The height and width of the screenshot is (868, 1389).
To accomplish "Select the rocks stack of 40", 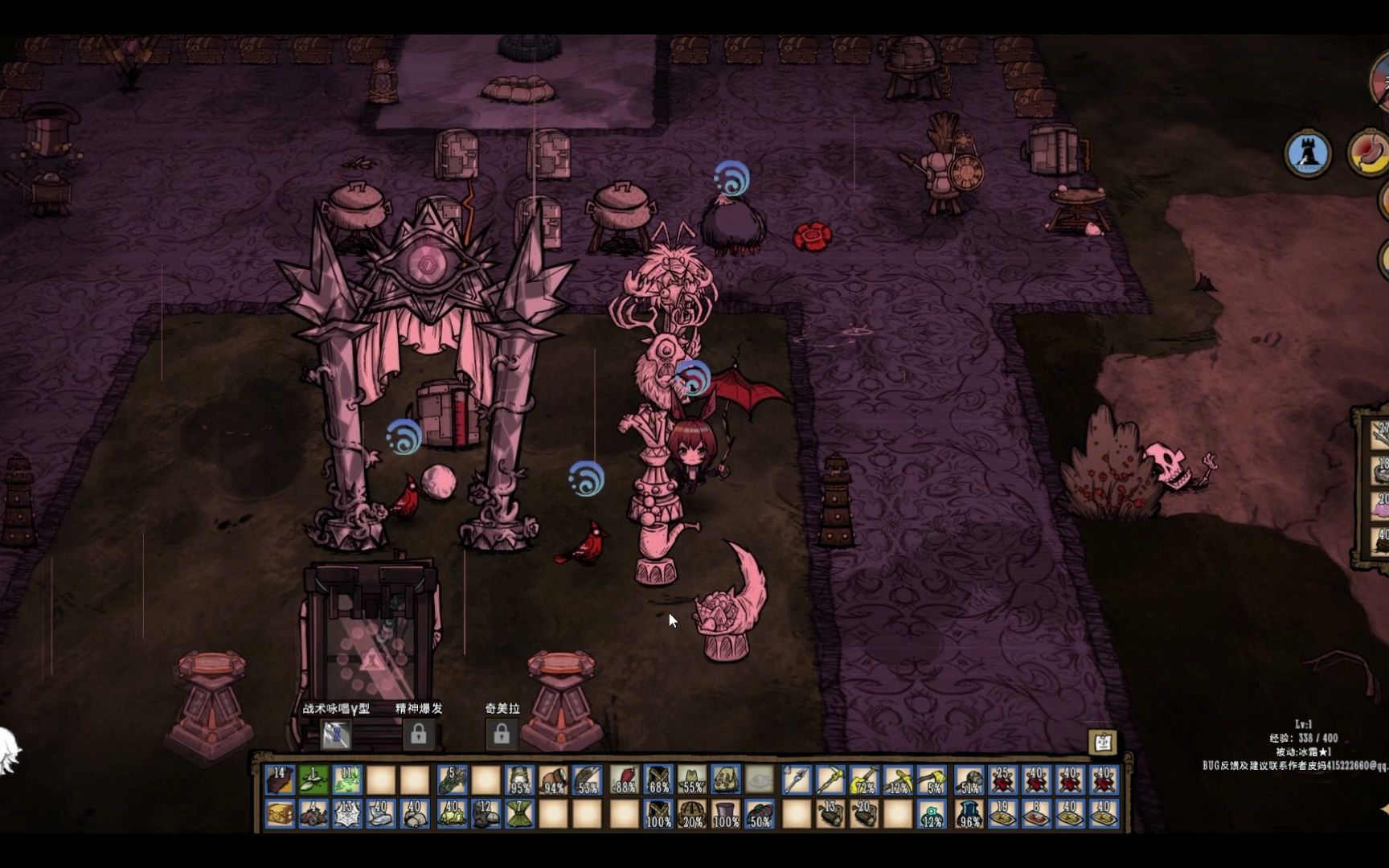I will coord(415,814).
